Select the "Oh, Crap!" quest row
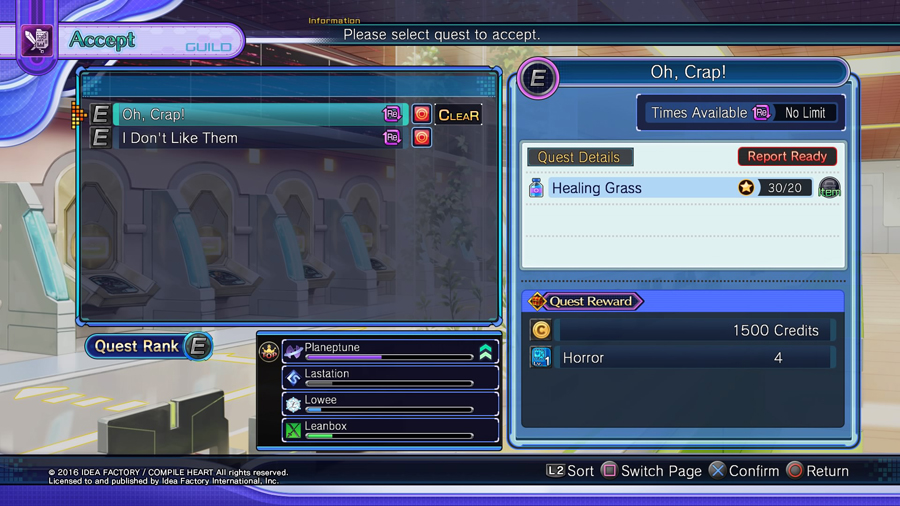The height and width of the screenshot is (506, 900). pyautogui.click(x=250, y=114)
